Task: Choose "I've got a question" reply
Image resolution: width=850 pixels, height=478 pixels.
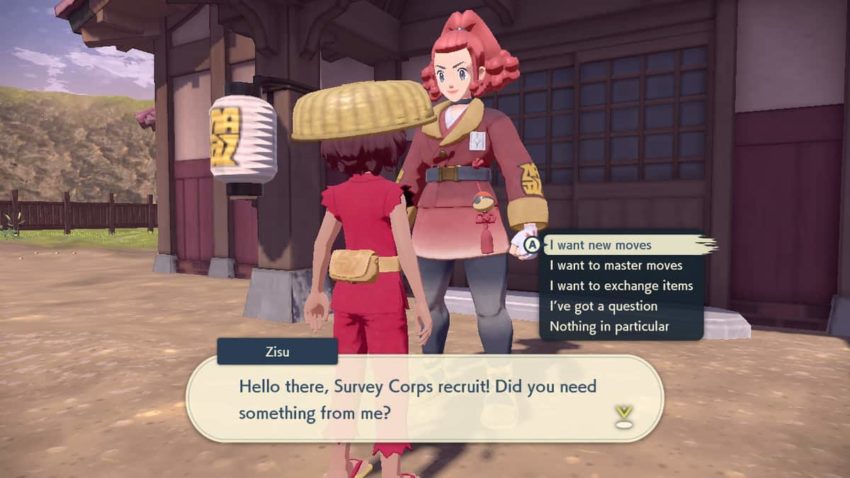Action: 603,306
